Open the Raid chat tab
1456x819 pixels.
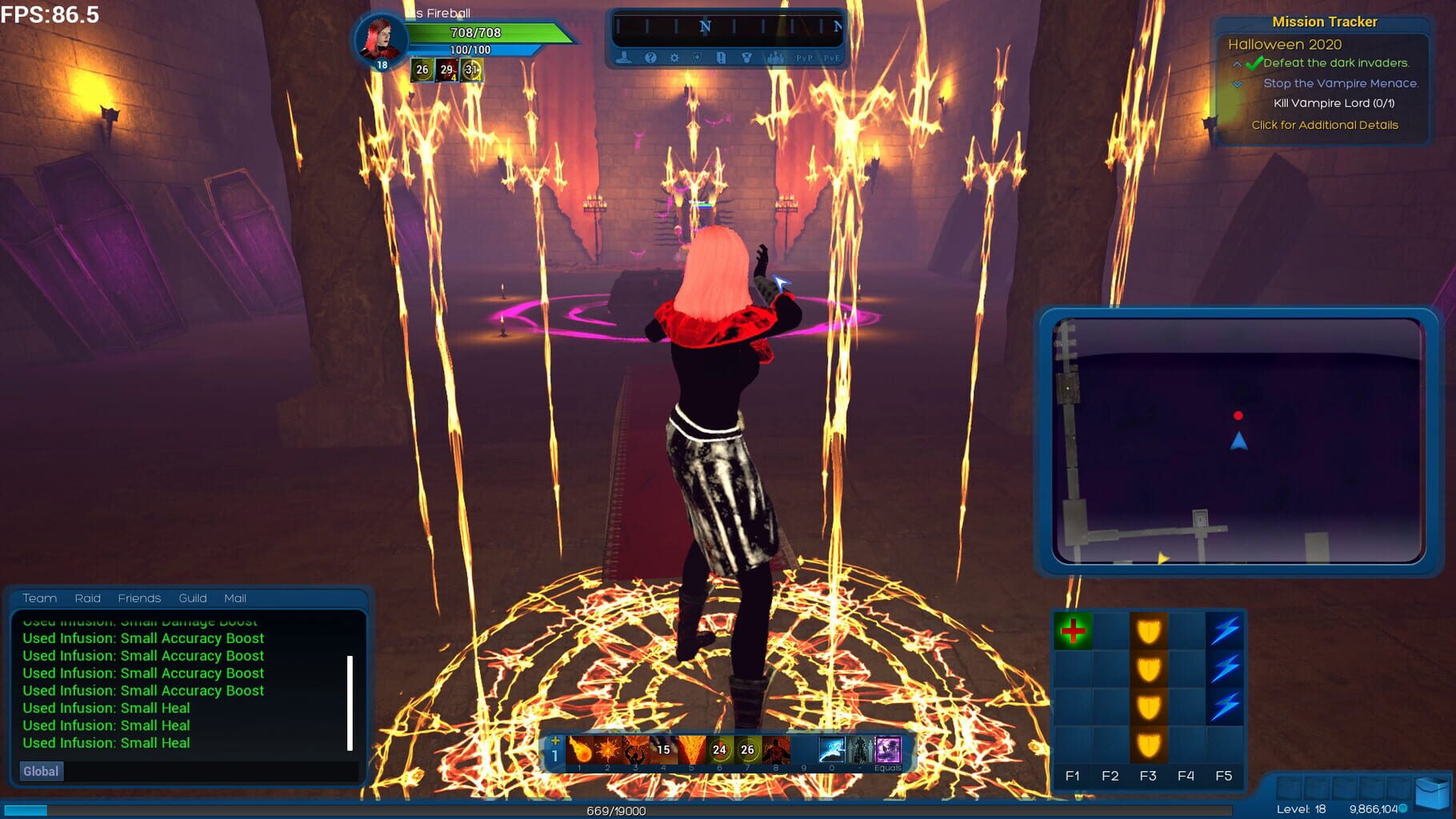[x=87, y=598]
